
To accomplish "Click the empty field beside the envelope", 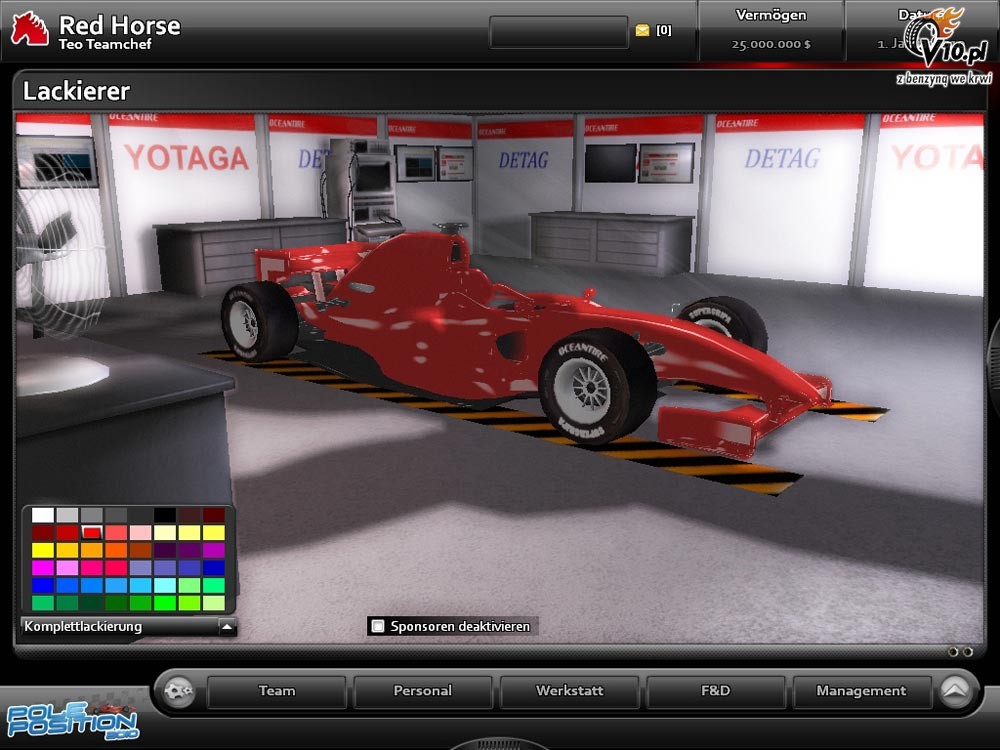I will pos(558,32).
